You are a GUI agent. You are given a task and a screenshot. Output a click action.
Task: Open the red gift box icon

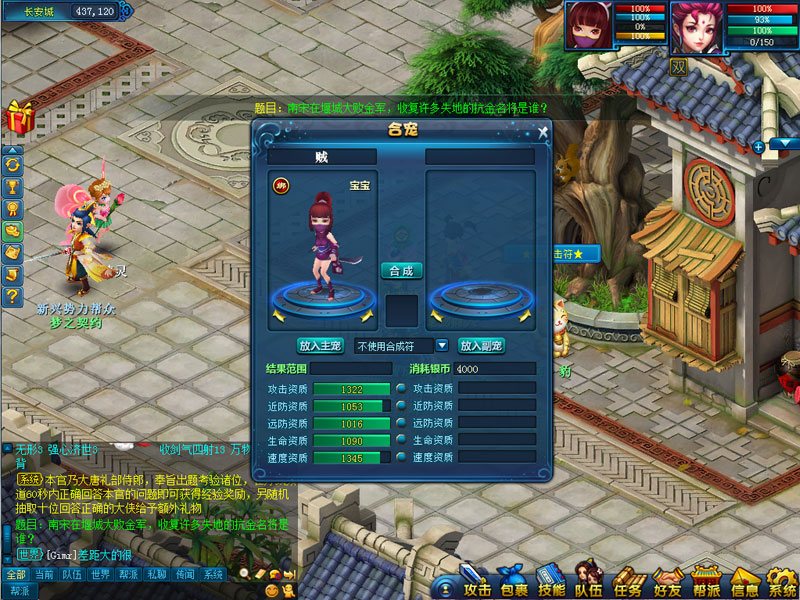[19, 116]
